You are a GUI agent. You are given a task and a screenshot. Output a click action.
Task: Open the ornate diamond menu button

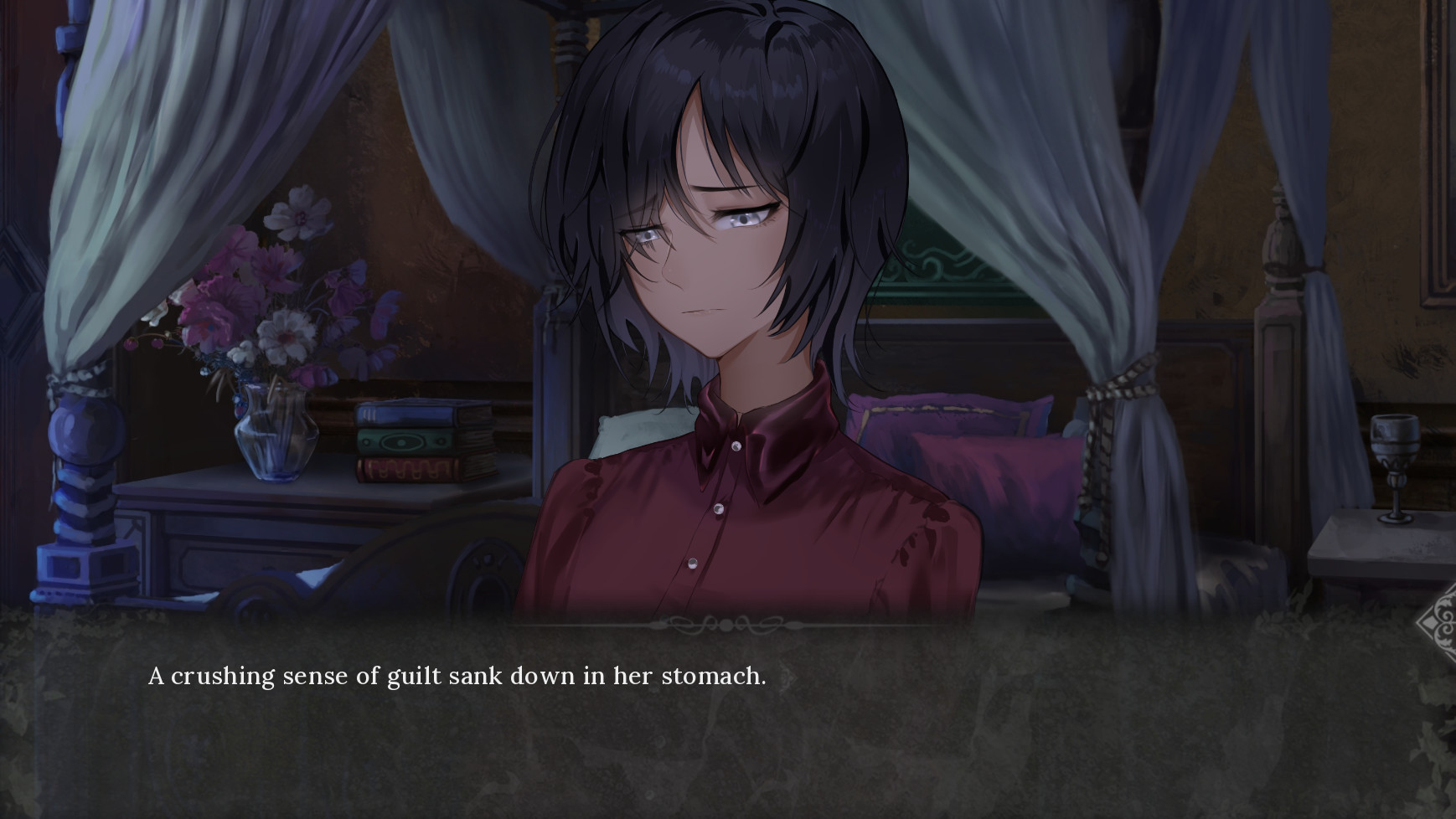1441,624
